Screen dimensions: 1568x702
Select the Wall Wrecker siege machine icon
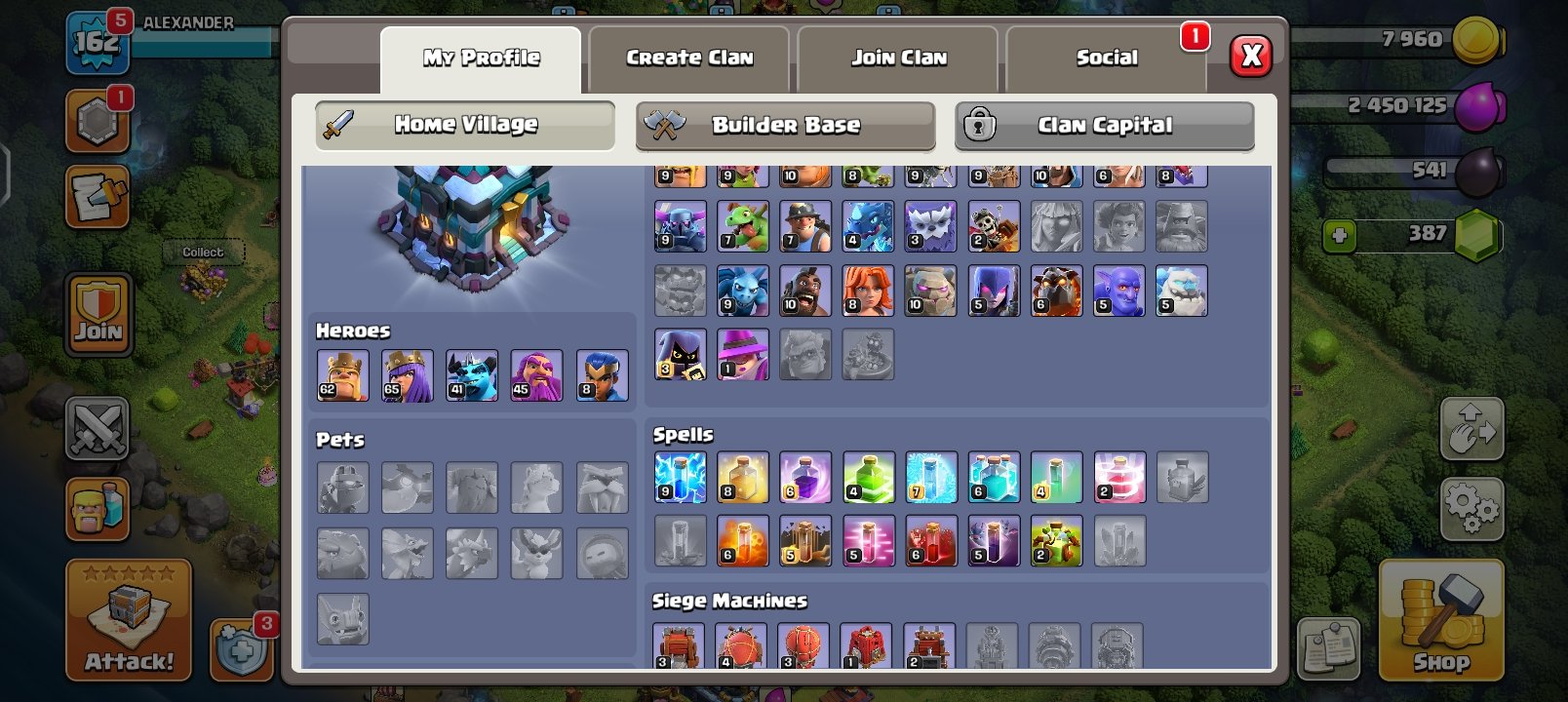[680, 643]
